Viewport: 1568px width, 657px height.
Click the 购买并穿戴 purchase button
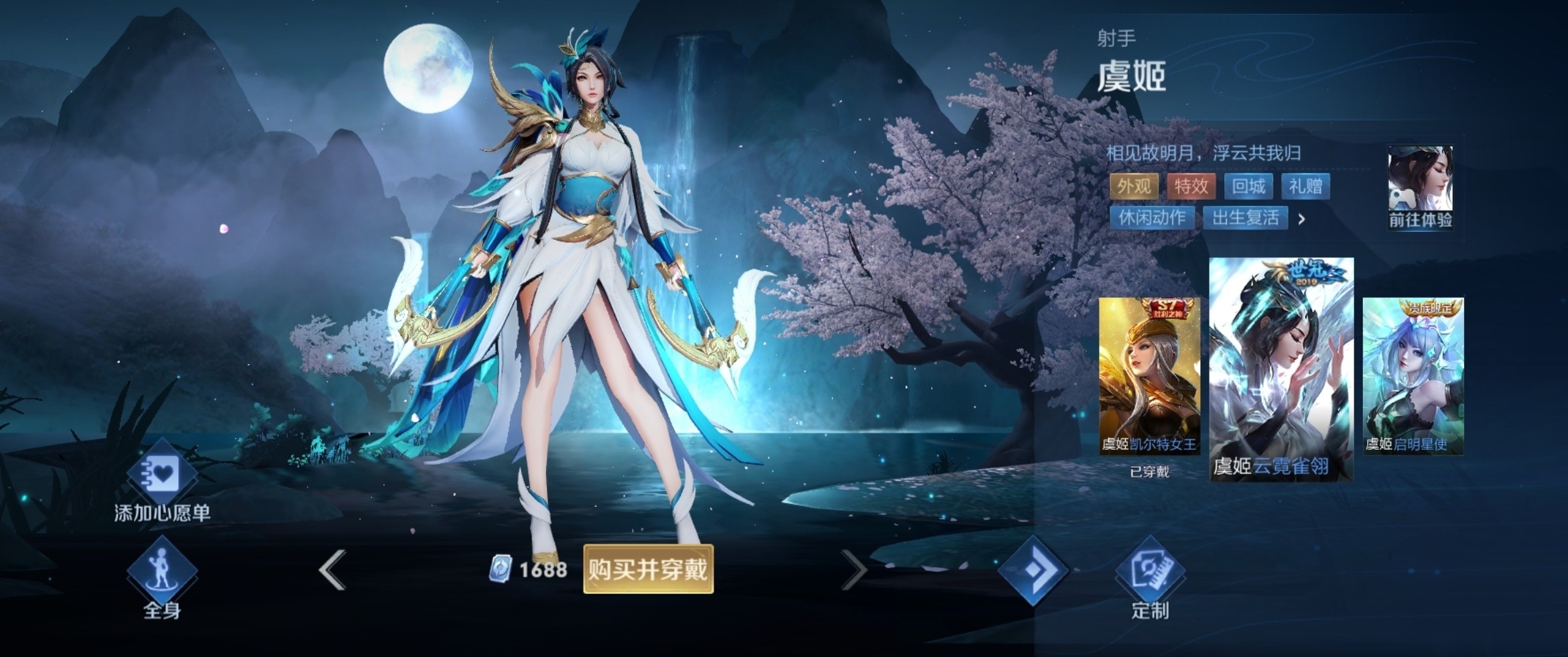[x=648, y=569]
